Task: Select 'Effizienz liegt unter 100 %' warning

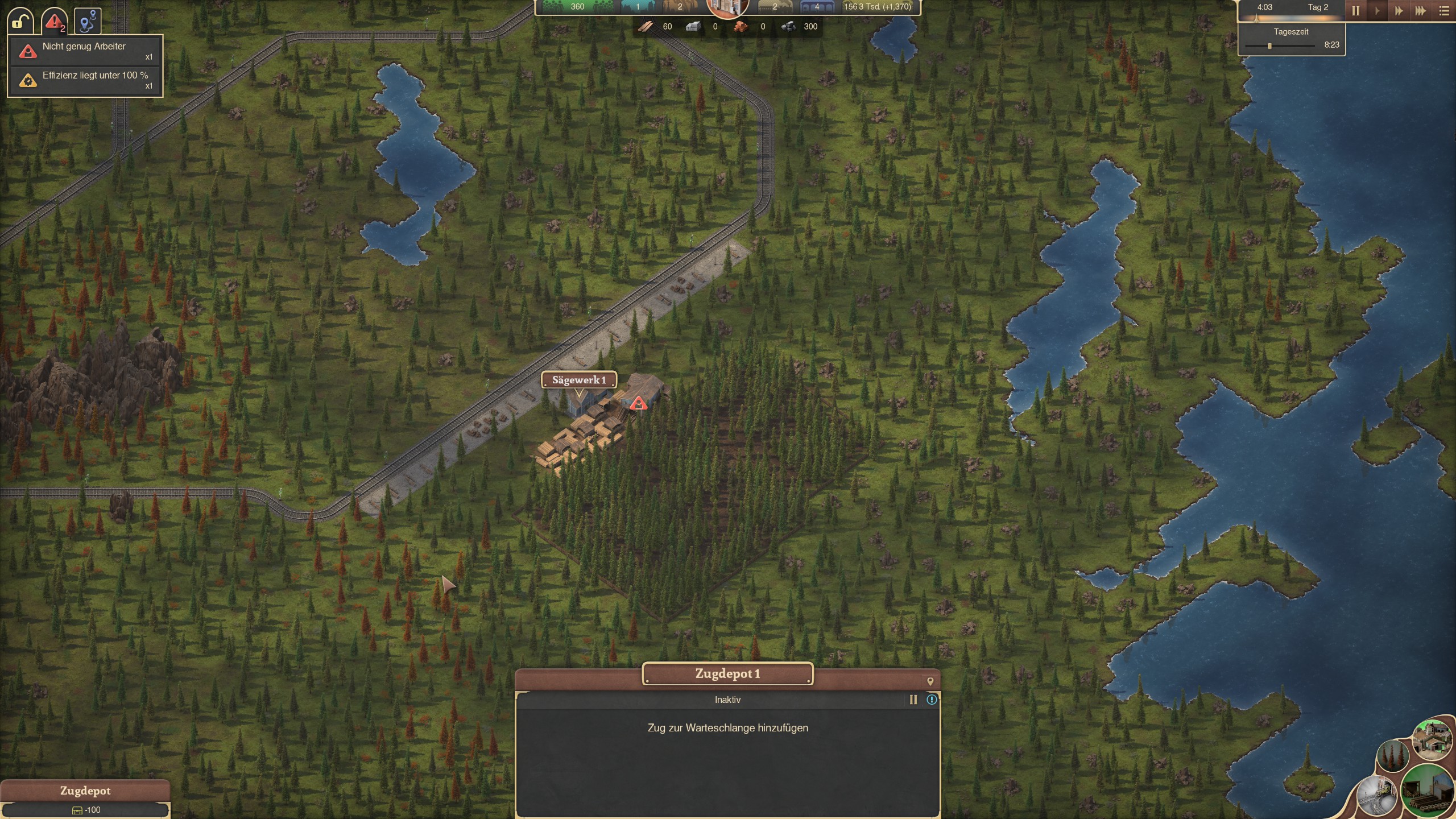Action: (x=84, y=80)
